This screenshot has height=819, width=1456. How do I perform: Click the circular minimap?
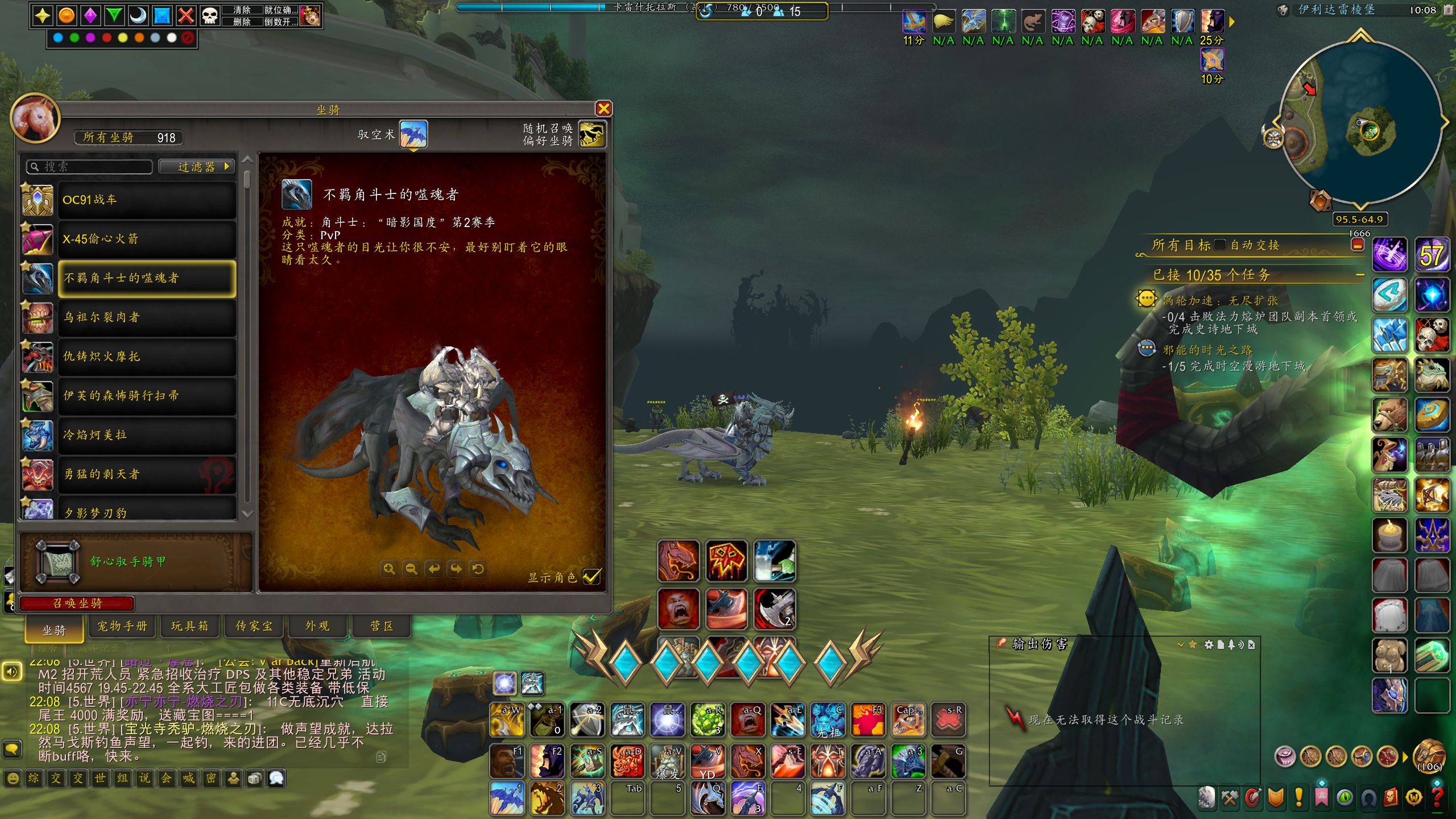pyautogui.click(x=1359, y=122)
